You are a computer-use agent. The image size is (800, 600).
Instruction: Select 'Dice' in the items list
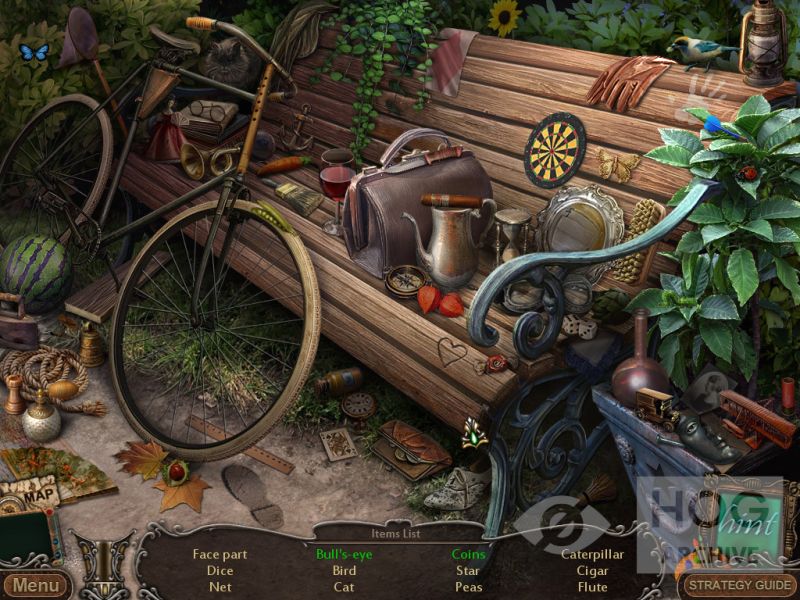tap(220, 571)
